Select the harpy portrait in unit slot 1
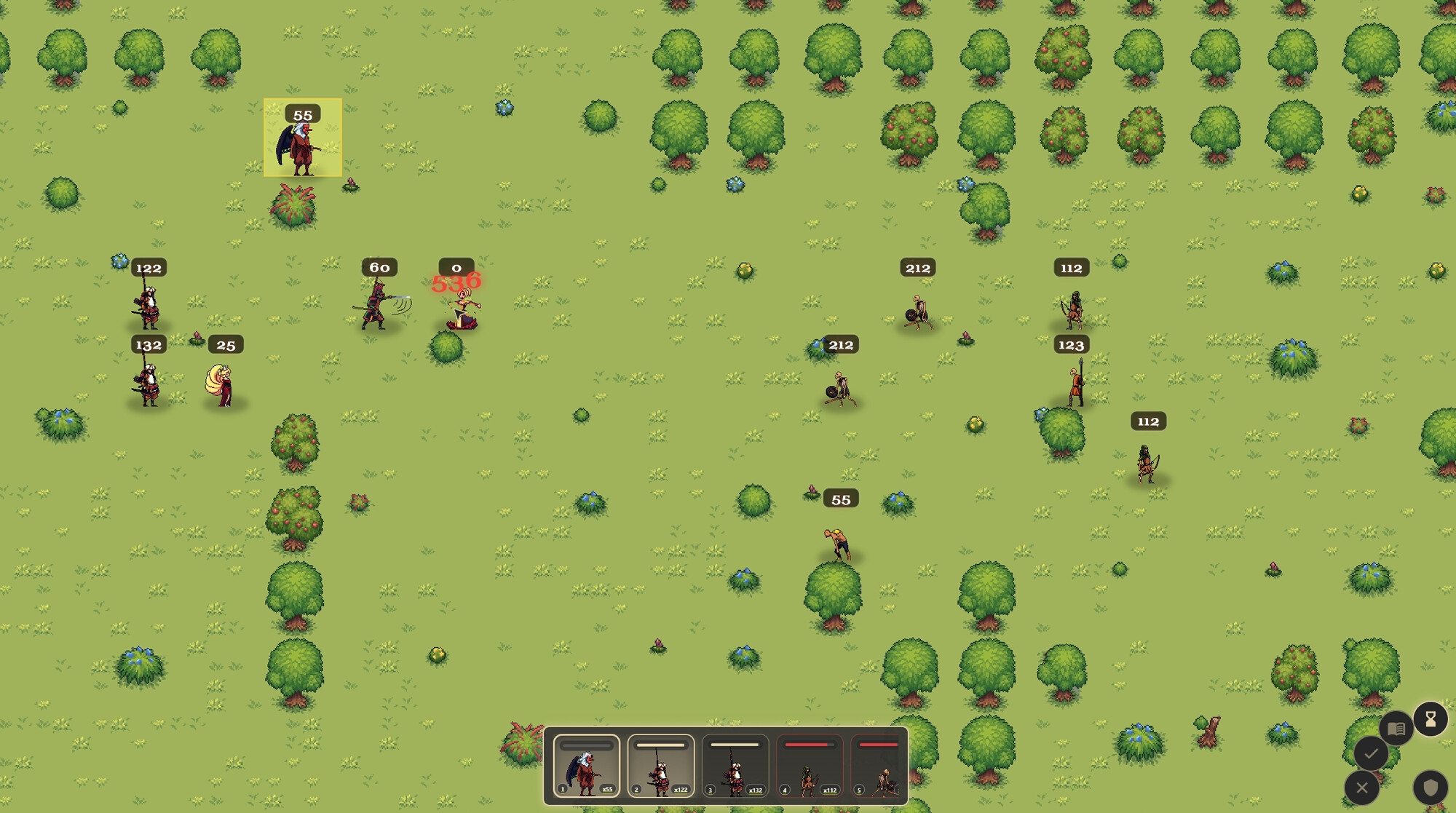 (585, 772)
